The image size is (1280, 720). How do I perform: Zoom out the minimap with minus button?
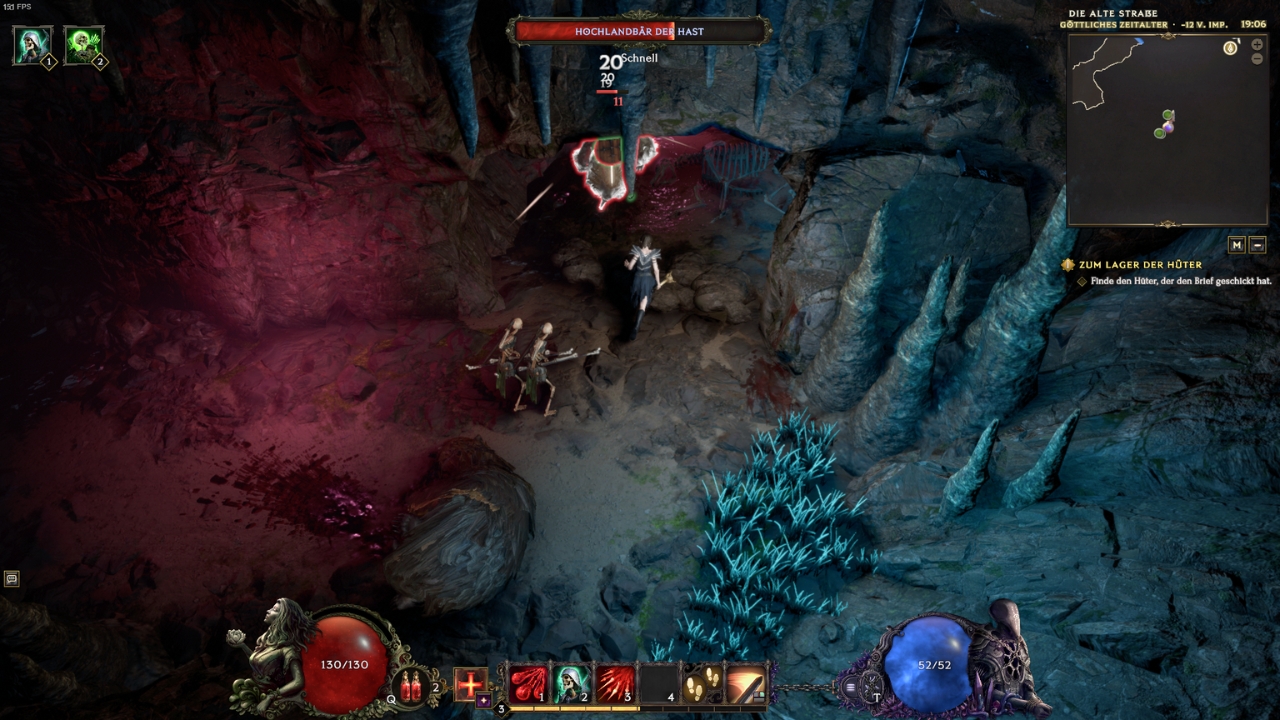1257,59
